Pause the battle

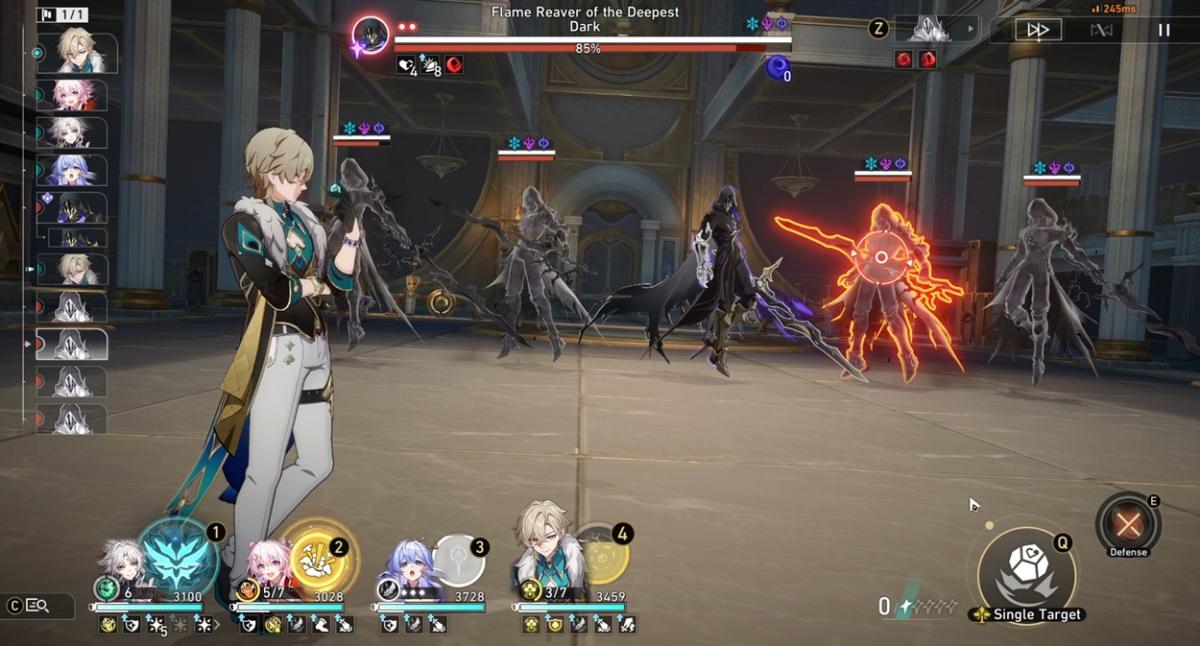1163,30
